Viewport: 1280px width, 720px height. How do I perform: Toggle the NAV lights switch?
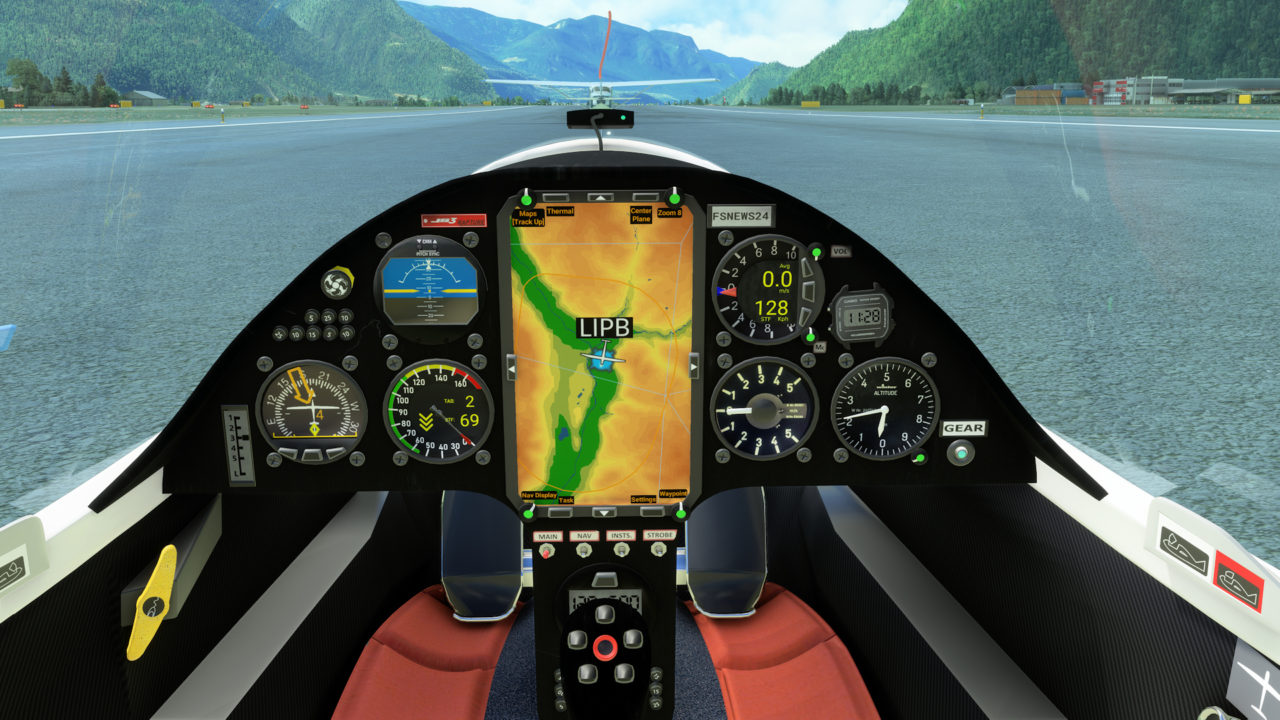tap(584, 549)
